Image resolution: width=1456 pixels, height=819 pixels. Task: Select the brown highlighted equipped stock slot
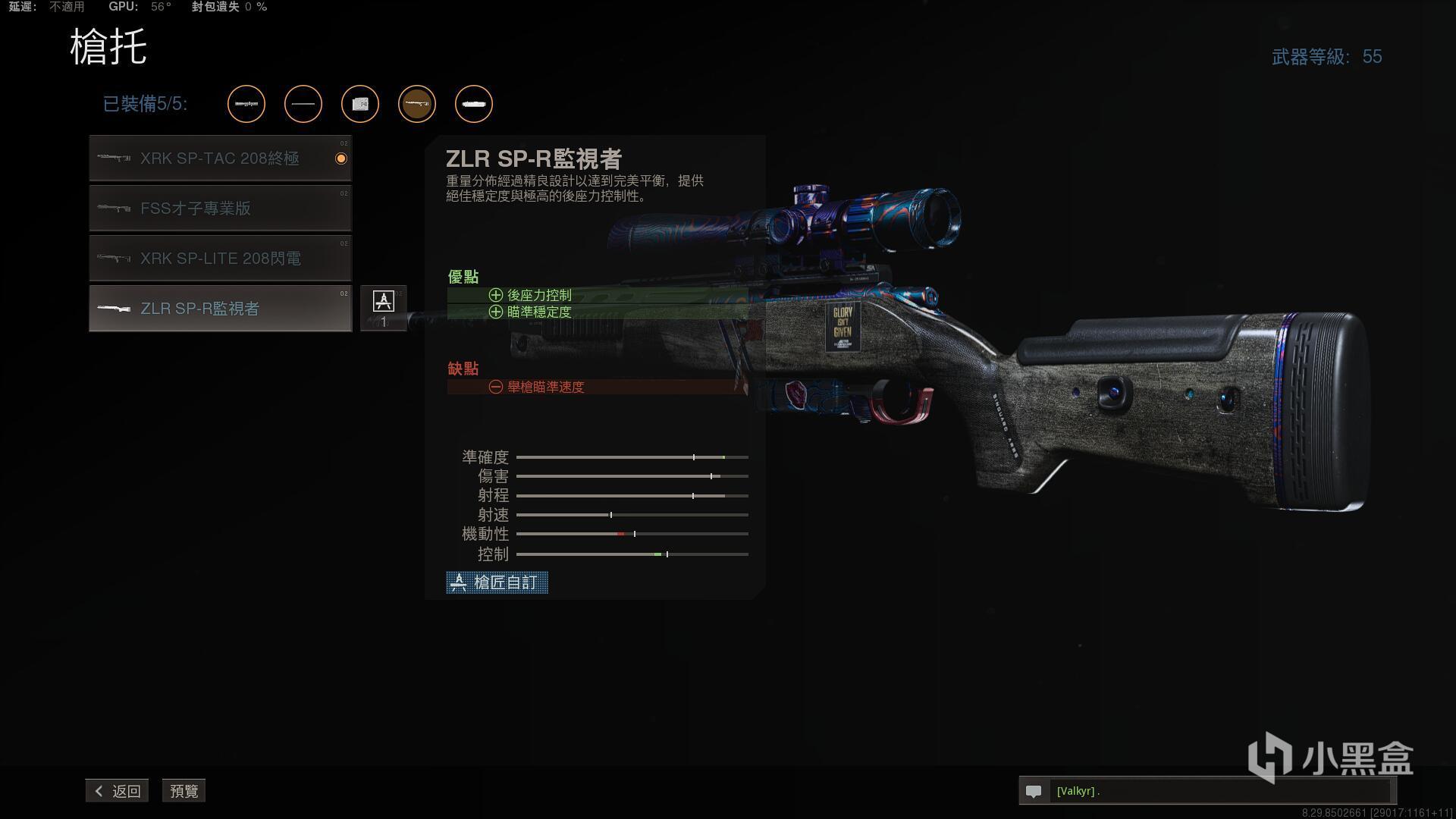[417, 104]
